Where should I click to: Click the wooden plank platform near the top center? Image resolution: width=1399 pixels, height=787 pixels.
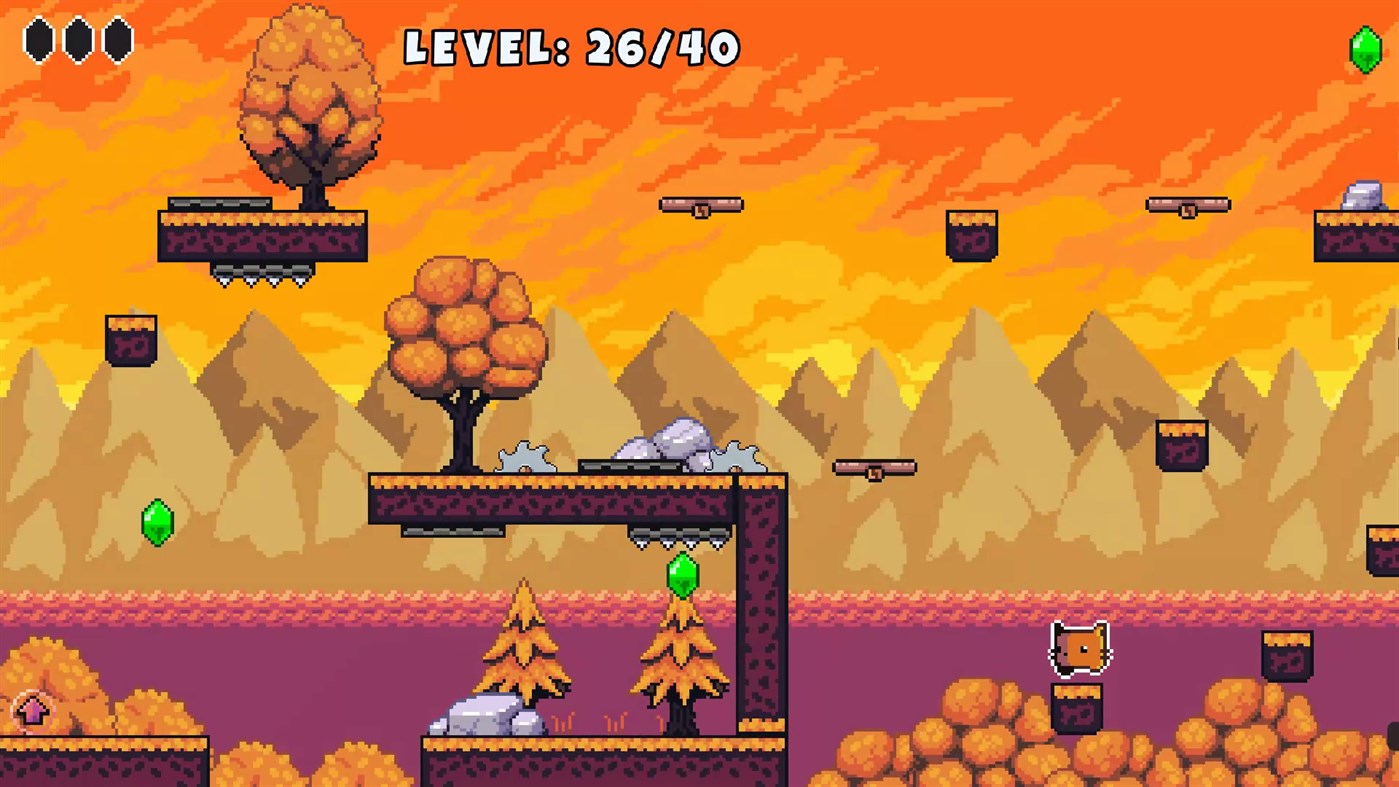click(701, 203)
